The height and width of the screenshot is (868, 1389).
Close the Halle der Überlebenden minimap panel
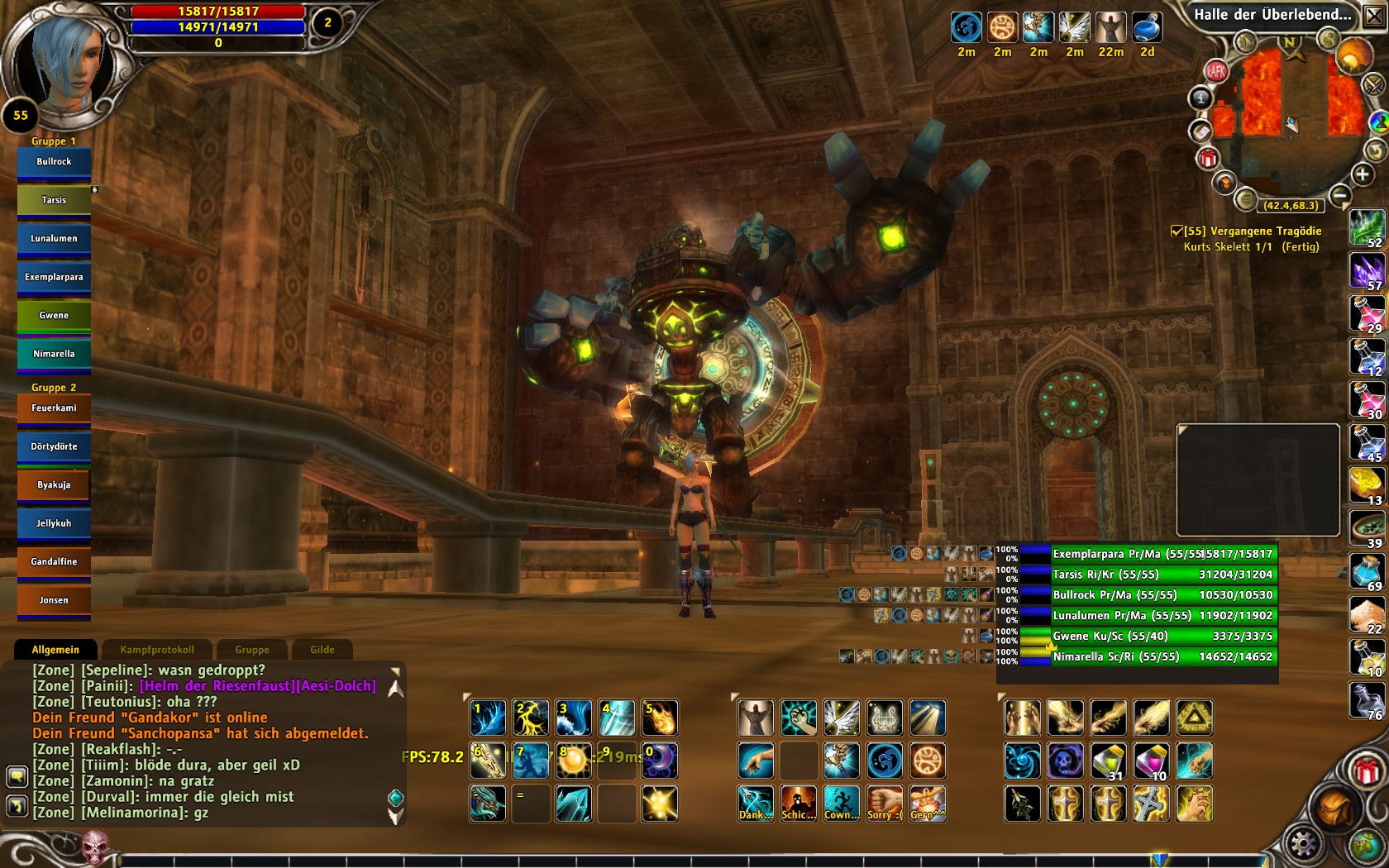click(1373, 15)
